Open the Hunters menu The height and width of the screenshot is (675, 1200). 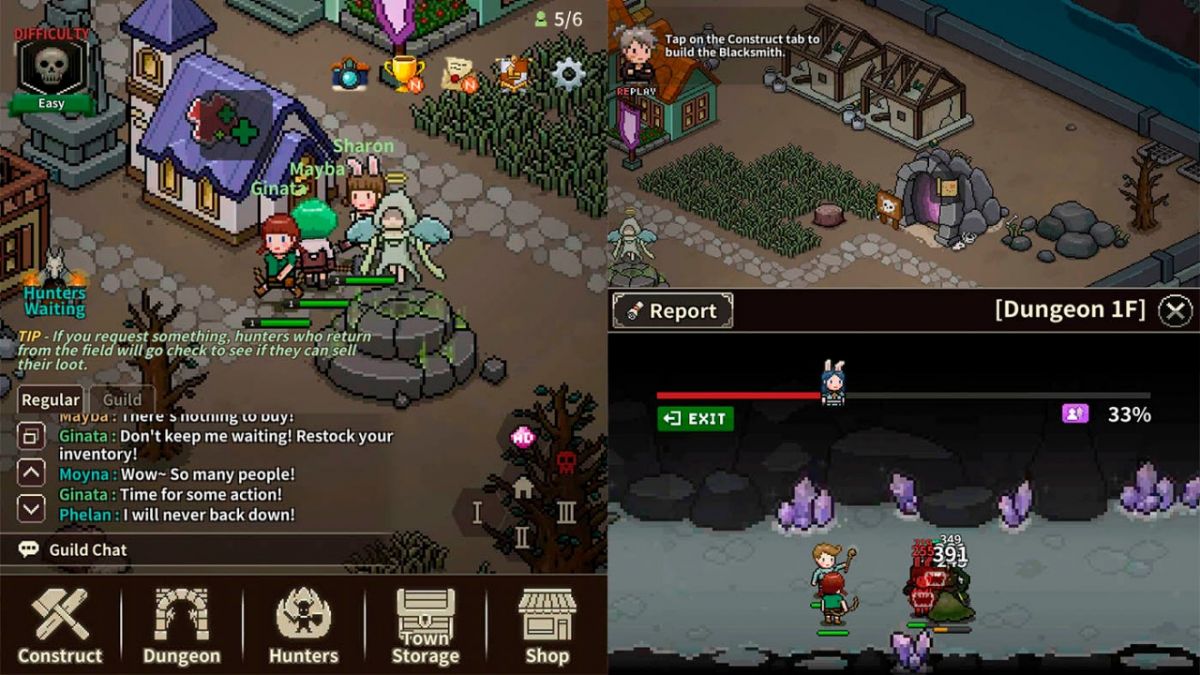303,626
